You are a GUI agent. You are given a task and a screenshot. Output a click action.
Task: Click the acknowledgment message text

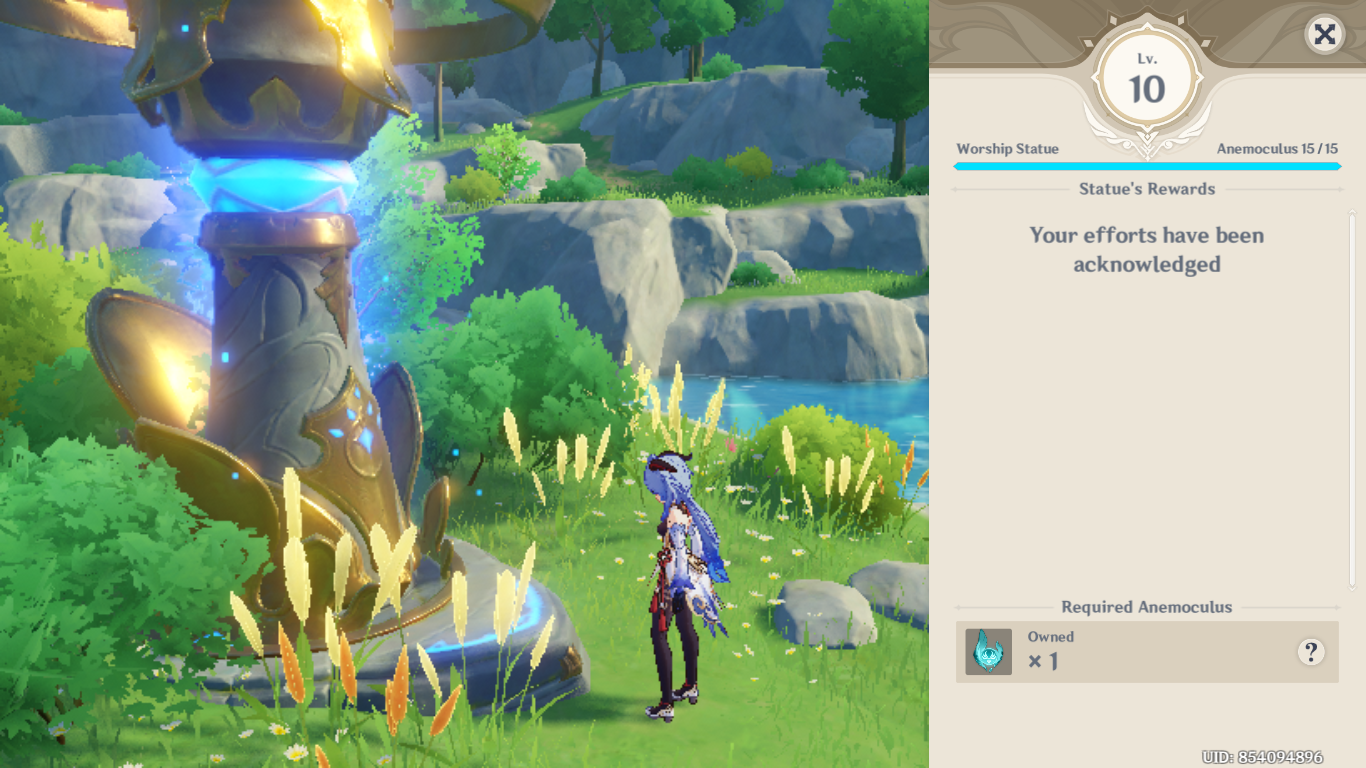1146,249
